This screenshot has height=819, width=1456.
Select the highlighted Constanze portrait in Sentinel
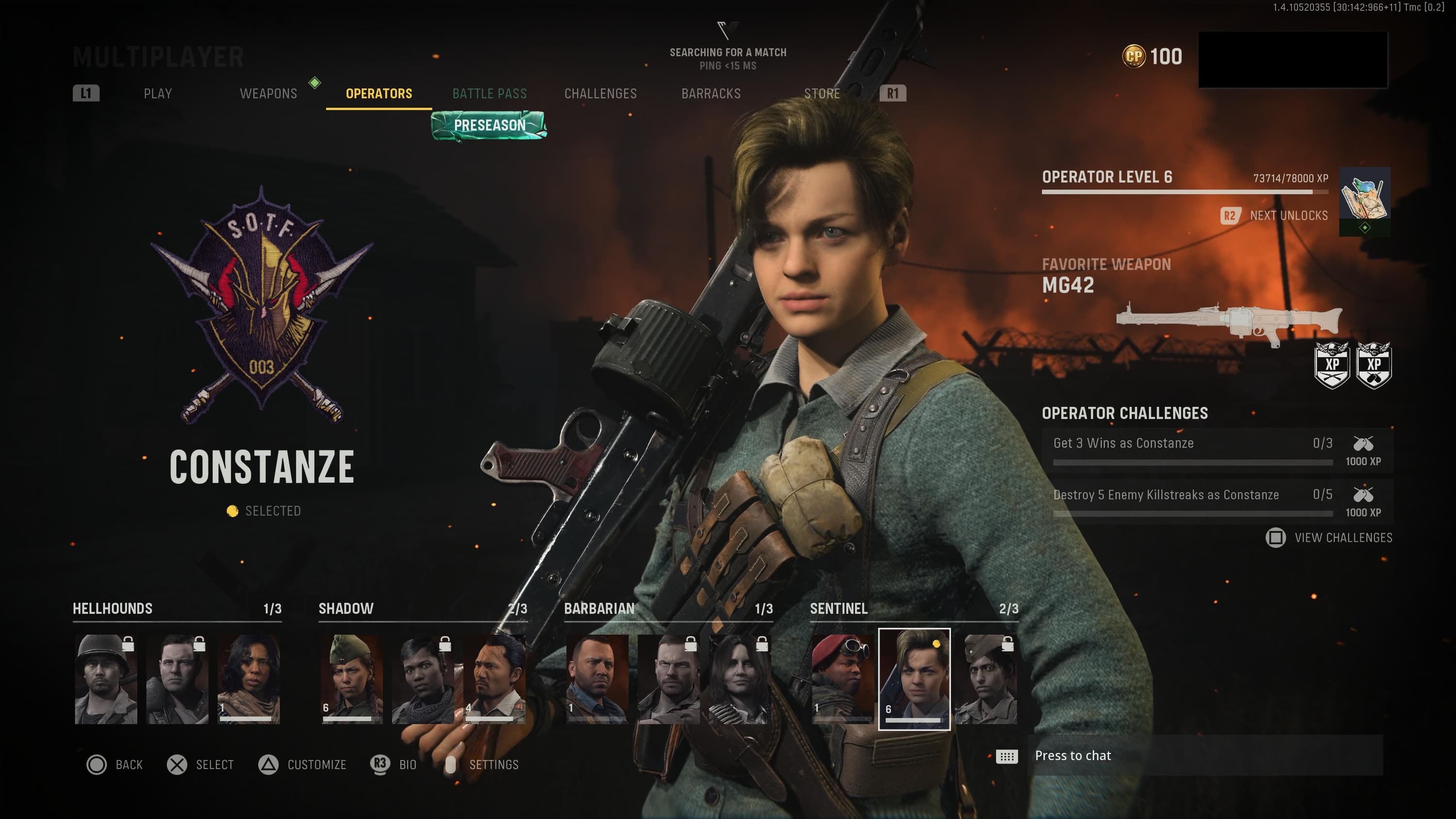(x=914, y=679)
